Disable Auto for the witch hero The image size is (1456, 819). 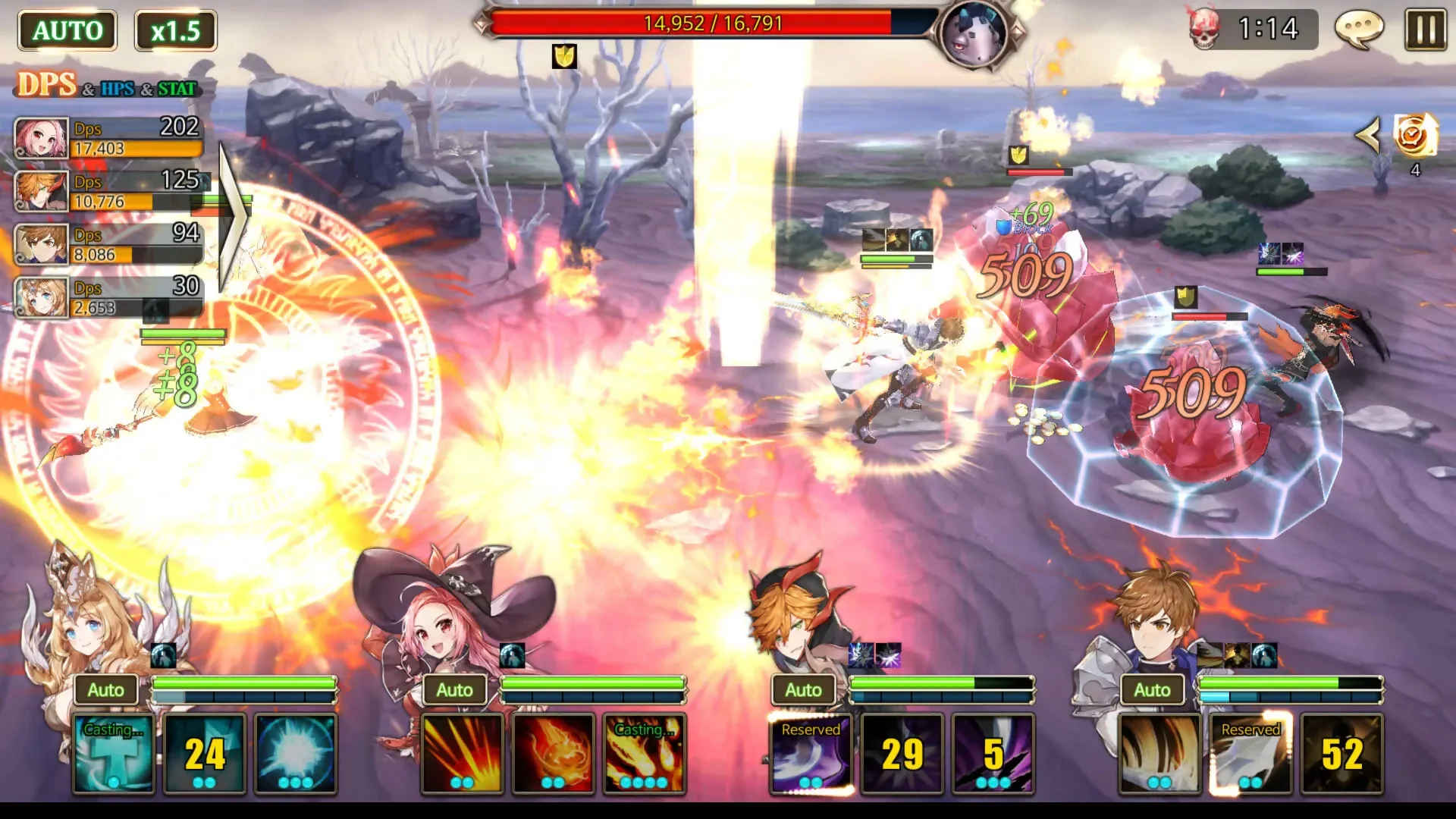tap(455, 690)
